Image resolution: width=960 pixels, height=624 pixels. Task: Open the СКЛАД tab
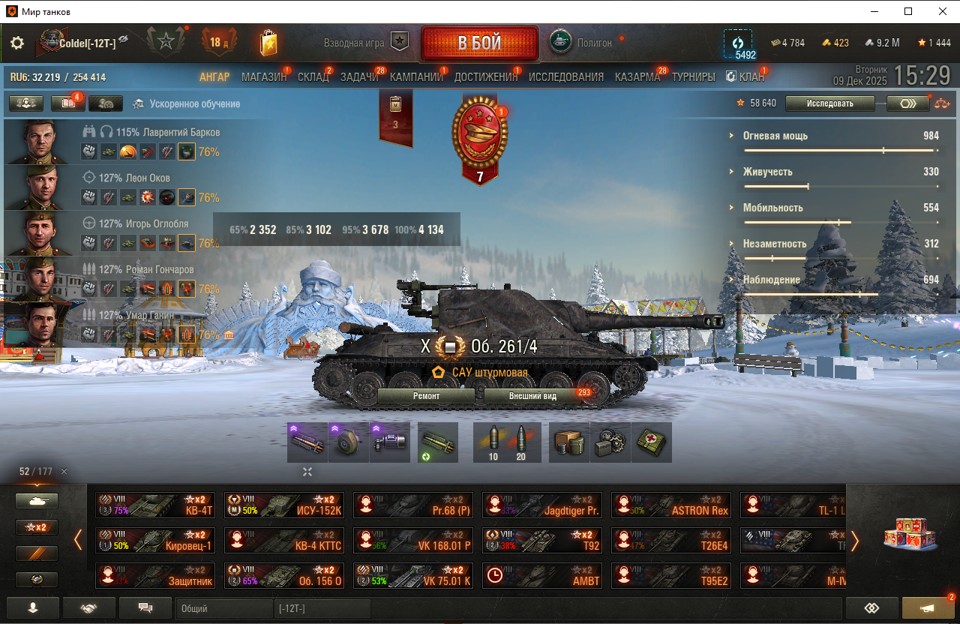click(x=313, y=77)
